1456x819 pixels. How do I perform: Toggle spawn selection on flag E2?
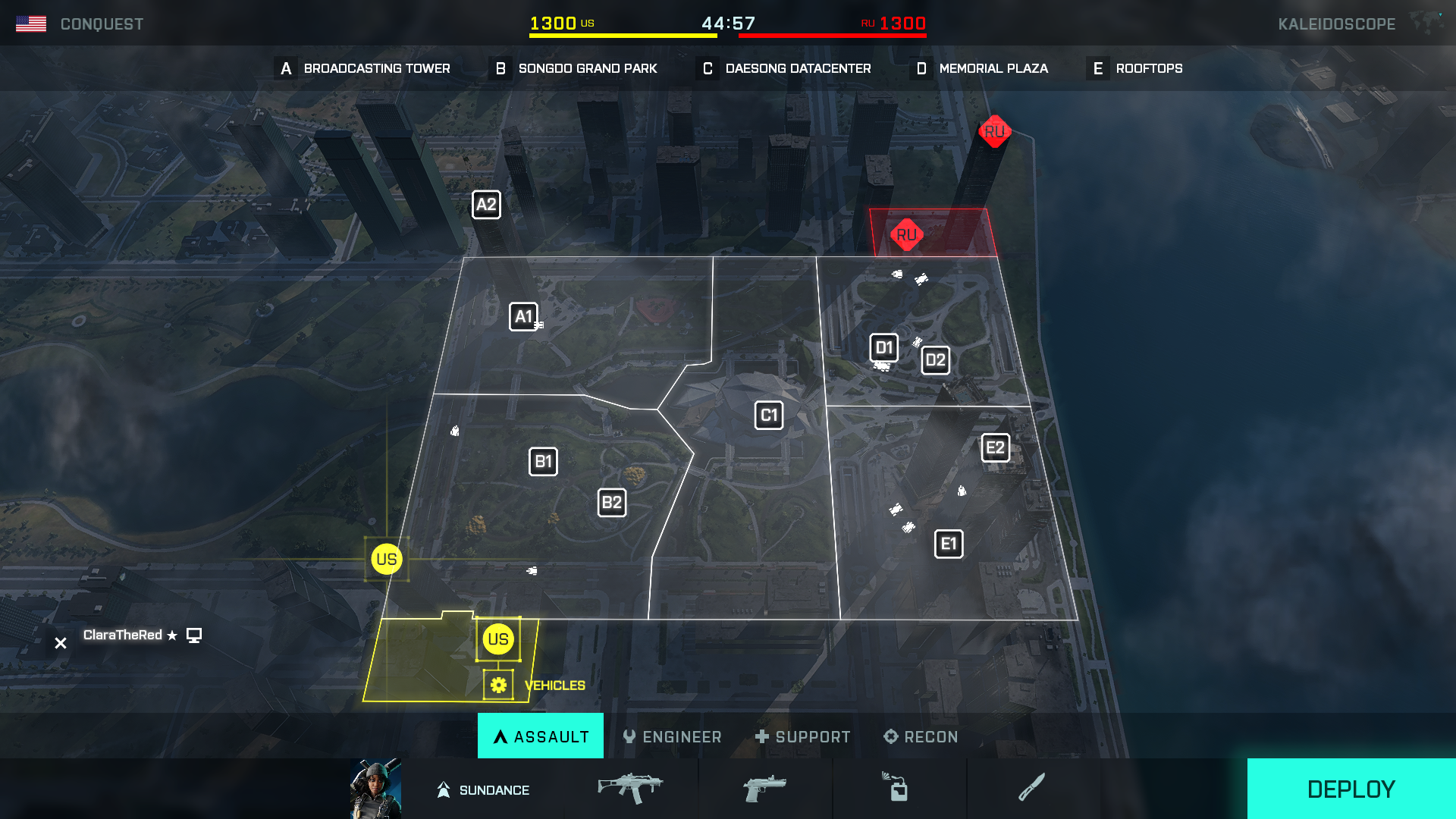click(994, 447)
